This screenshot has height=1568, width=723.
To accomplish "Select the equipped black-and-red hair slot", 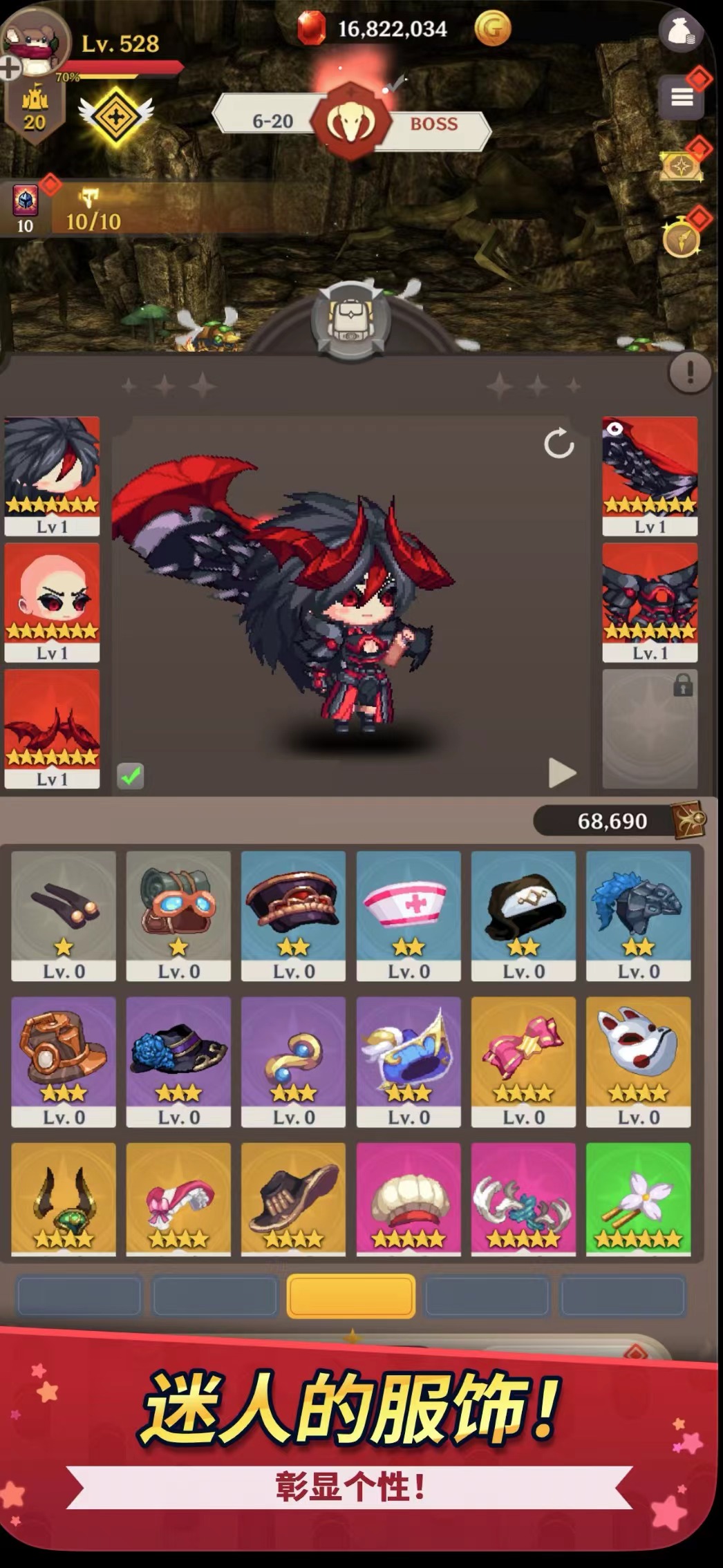I will click(53, 475).
